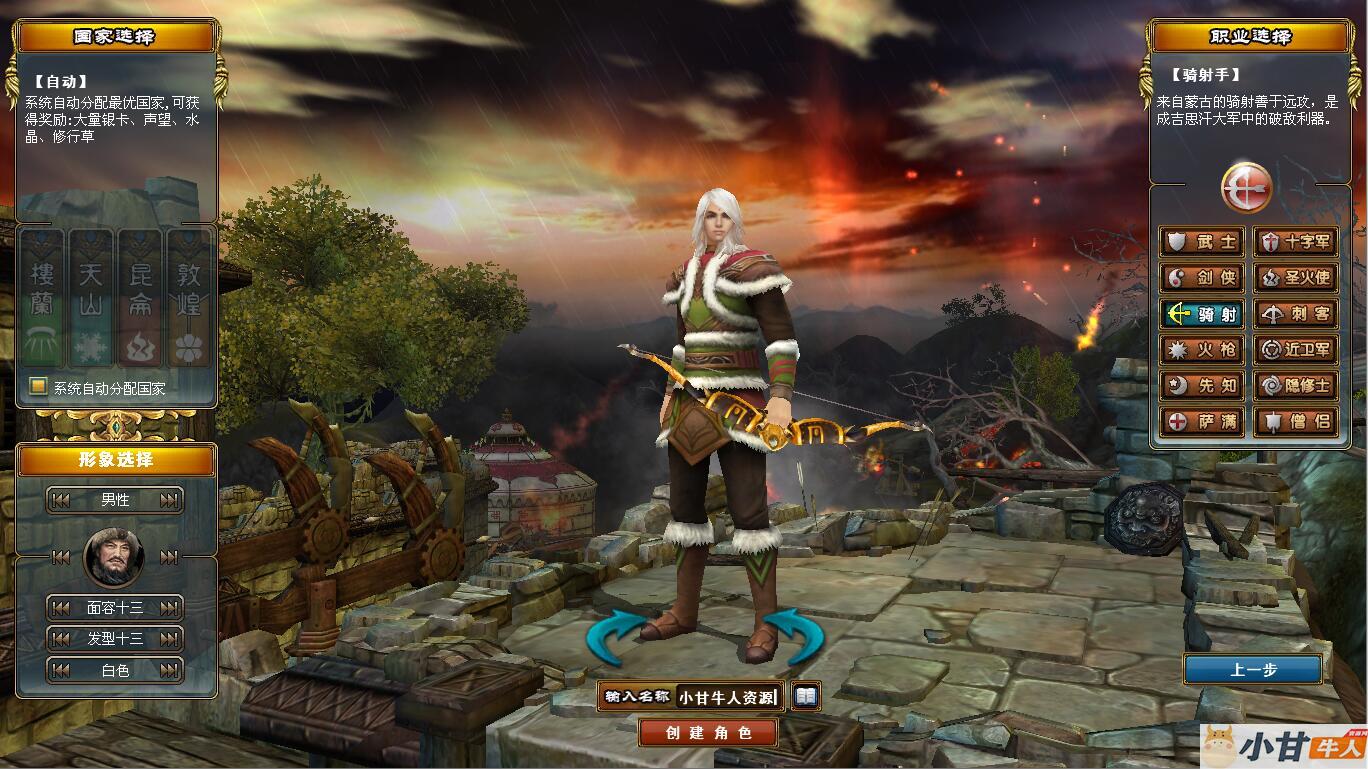Screen dimensions: 1368x769
Task: Change to next hair color after 白色
Action: 170,670
